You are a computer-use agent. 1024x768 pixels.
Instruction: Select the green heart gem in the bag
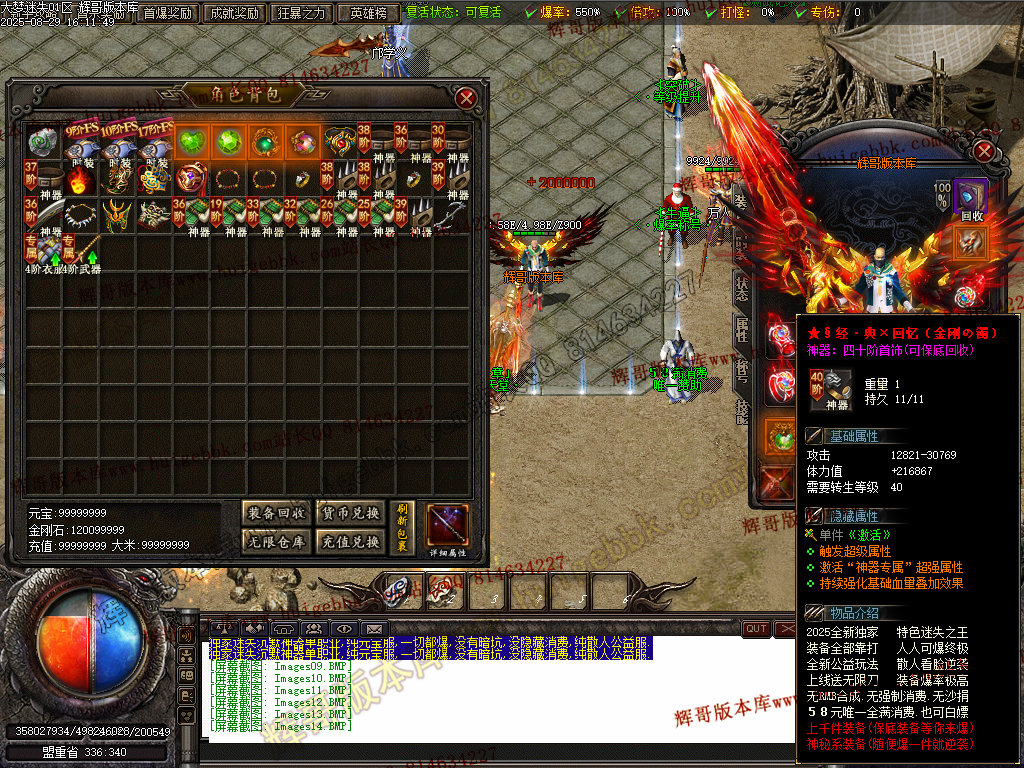click(x=192, y=142)
